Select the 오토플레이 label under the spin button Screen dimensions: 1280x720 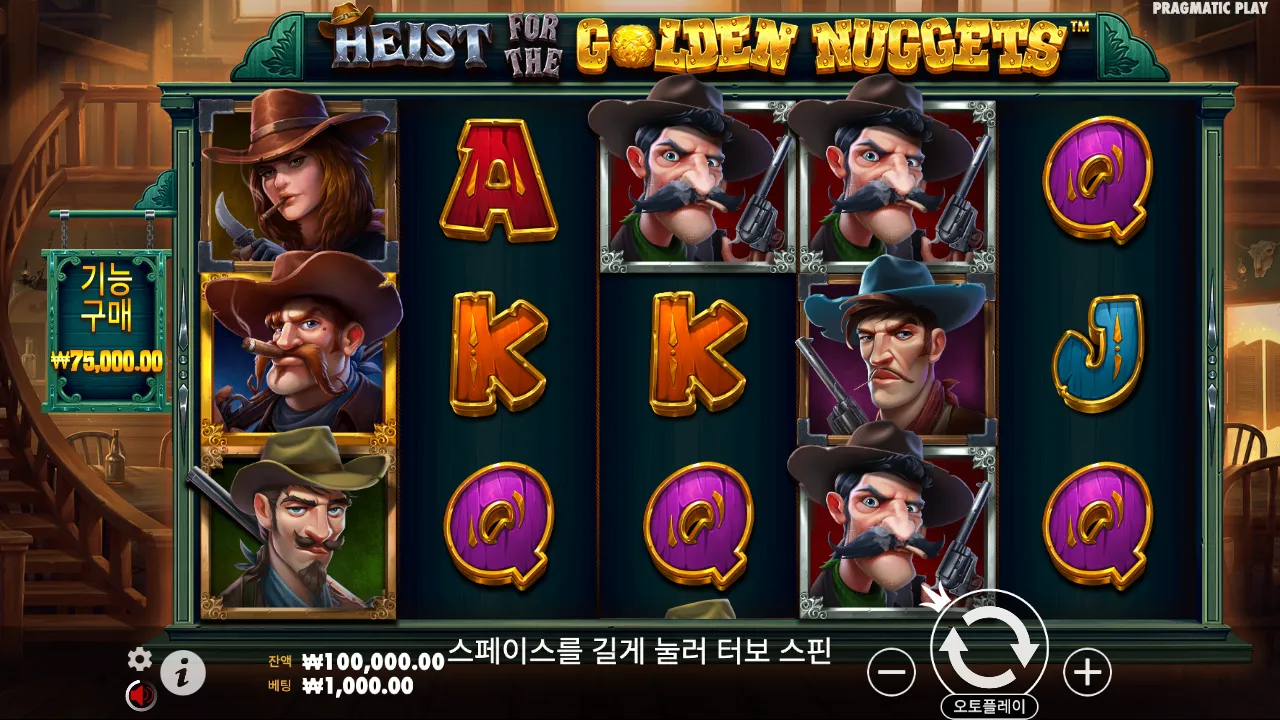pyautogui.click(x=990, y=703)
